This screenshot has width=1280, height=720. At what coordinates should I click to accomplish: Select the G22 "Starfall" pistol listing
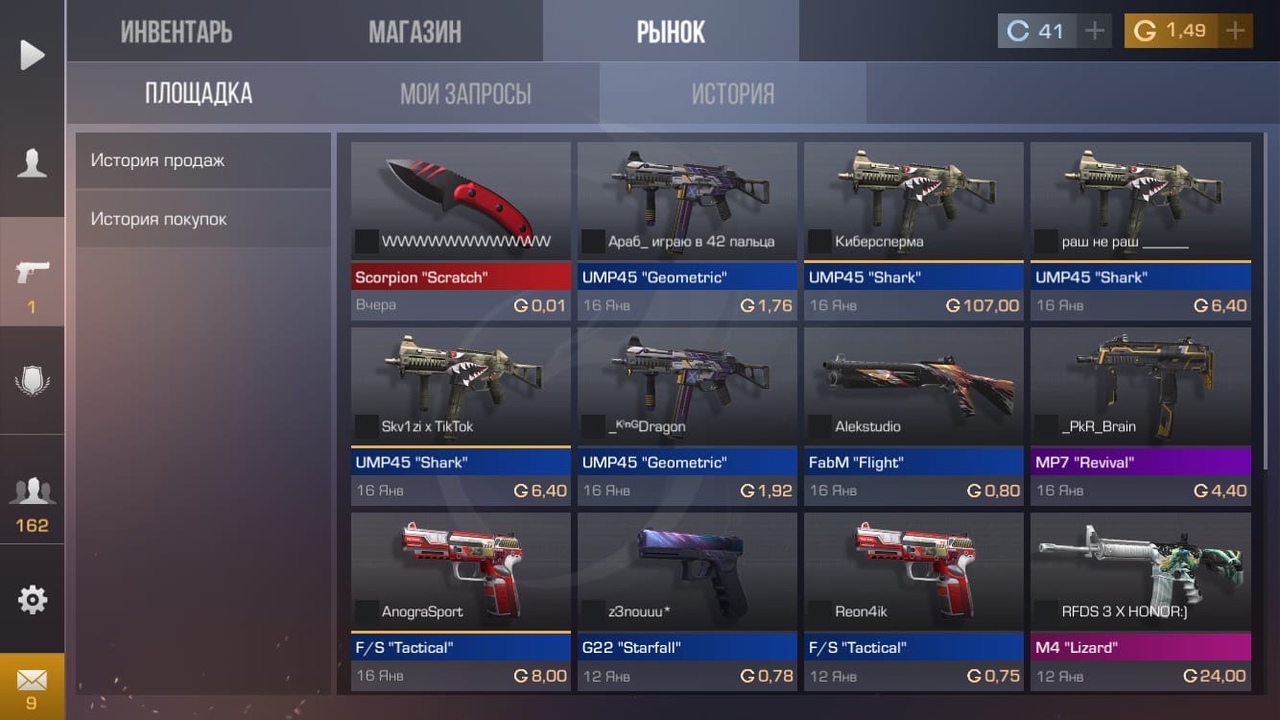[x=687, y=600]
